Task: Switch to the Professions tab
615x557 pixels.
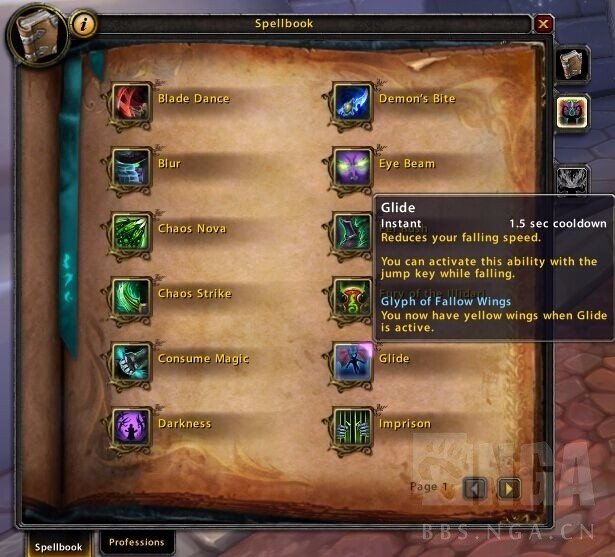Action: (136, 543)
